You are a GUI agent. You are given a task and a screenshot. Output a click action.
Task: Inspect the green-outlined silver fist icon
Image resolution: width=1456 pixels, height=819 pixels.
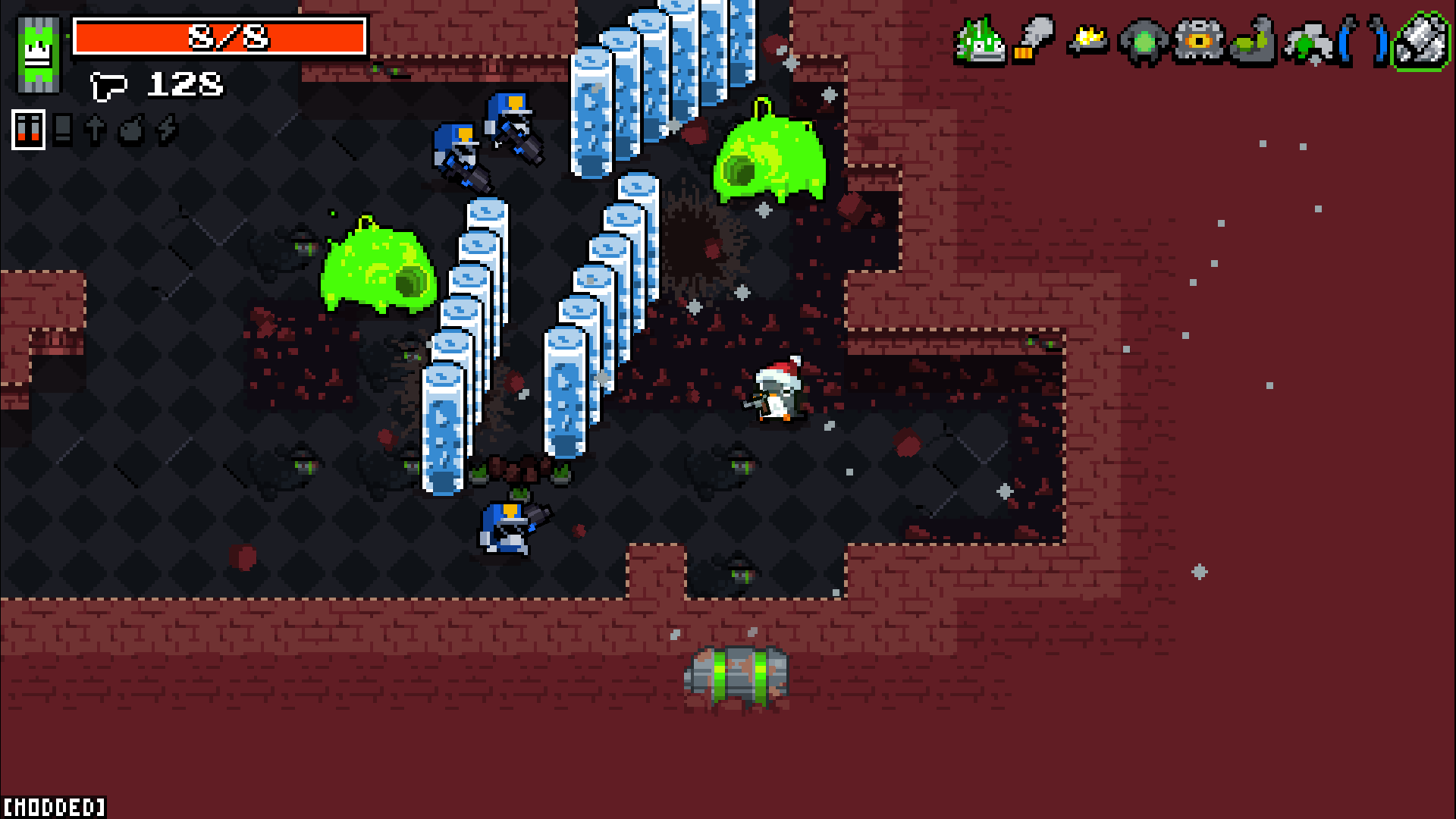click(x=1420, y=41)
